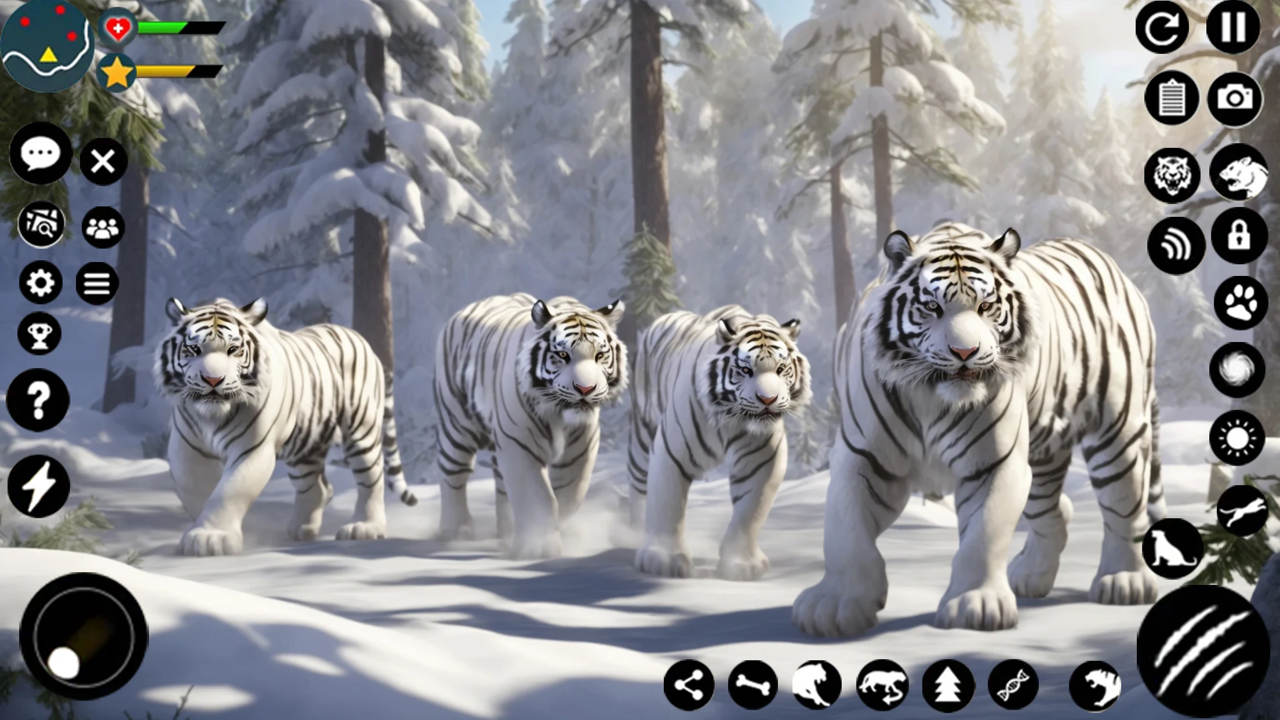
Task: Check the yellow experience progress bar
Action: (x=170, y=72)
